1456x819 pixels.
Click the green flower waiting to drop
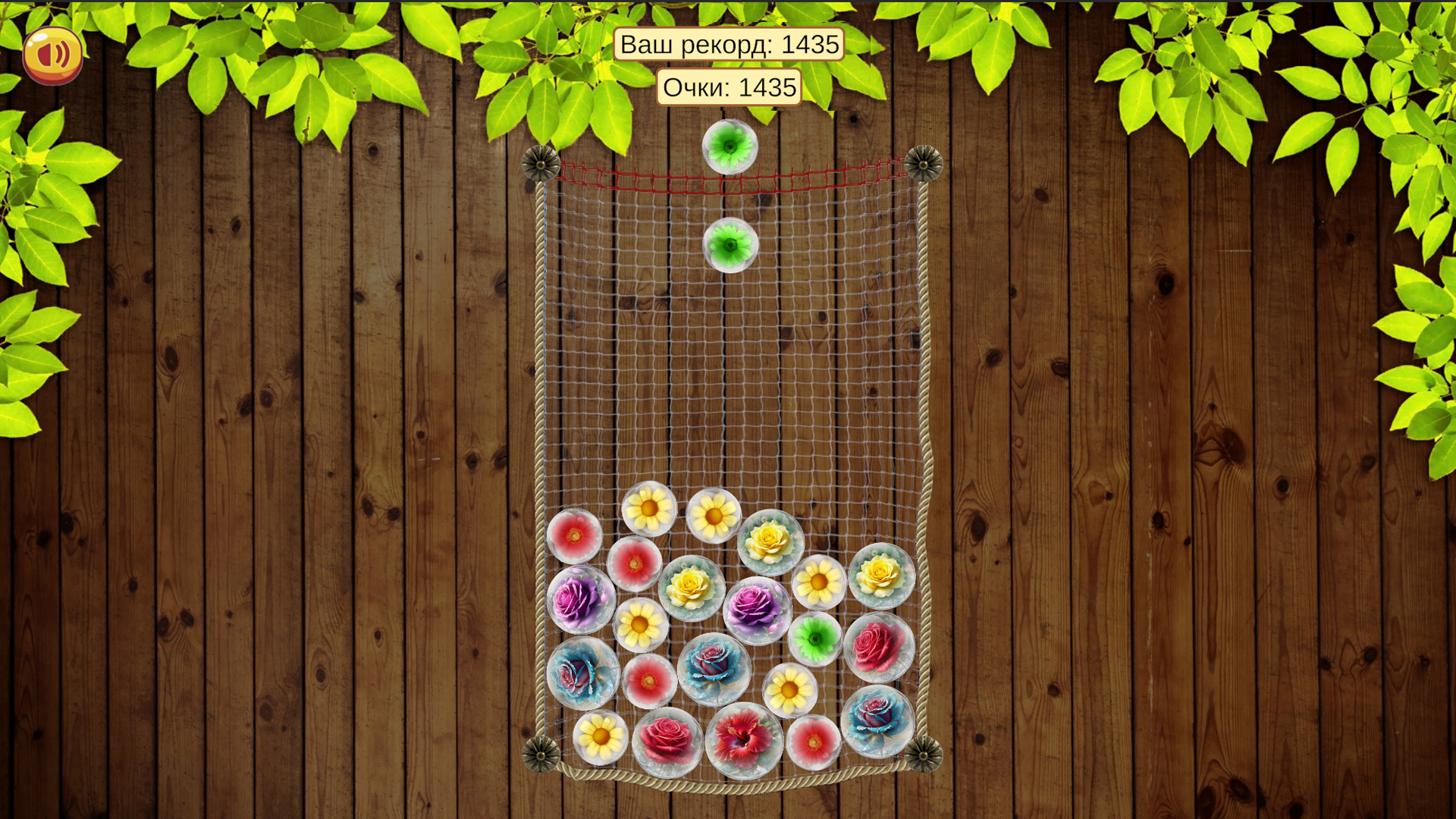(x=730, y=146)
